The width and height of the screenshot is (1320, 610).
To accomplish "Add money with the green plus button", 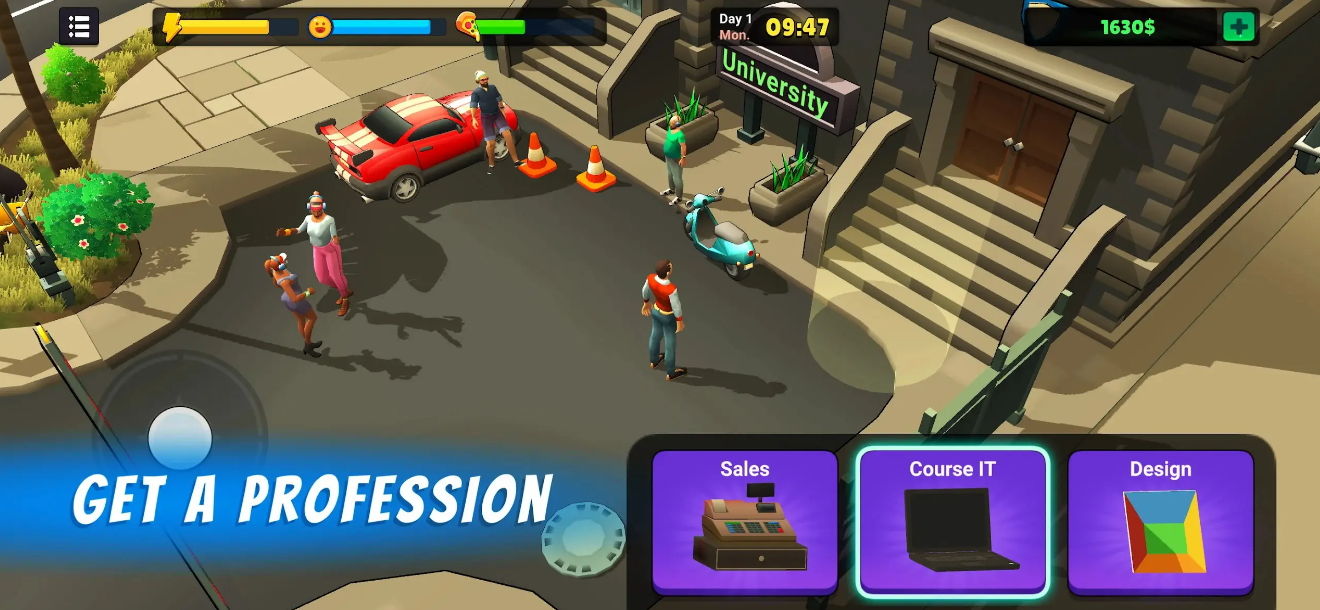I will click(x=1238, y=27).
